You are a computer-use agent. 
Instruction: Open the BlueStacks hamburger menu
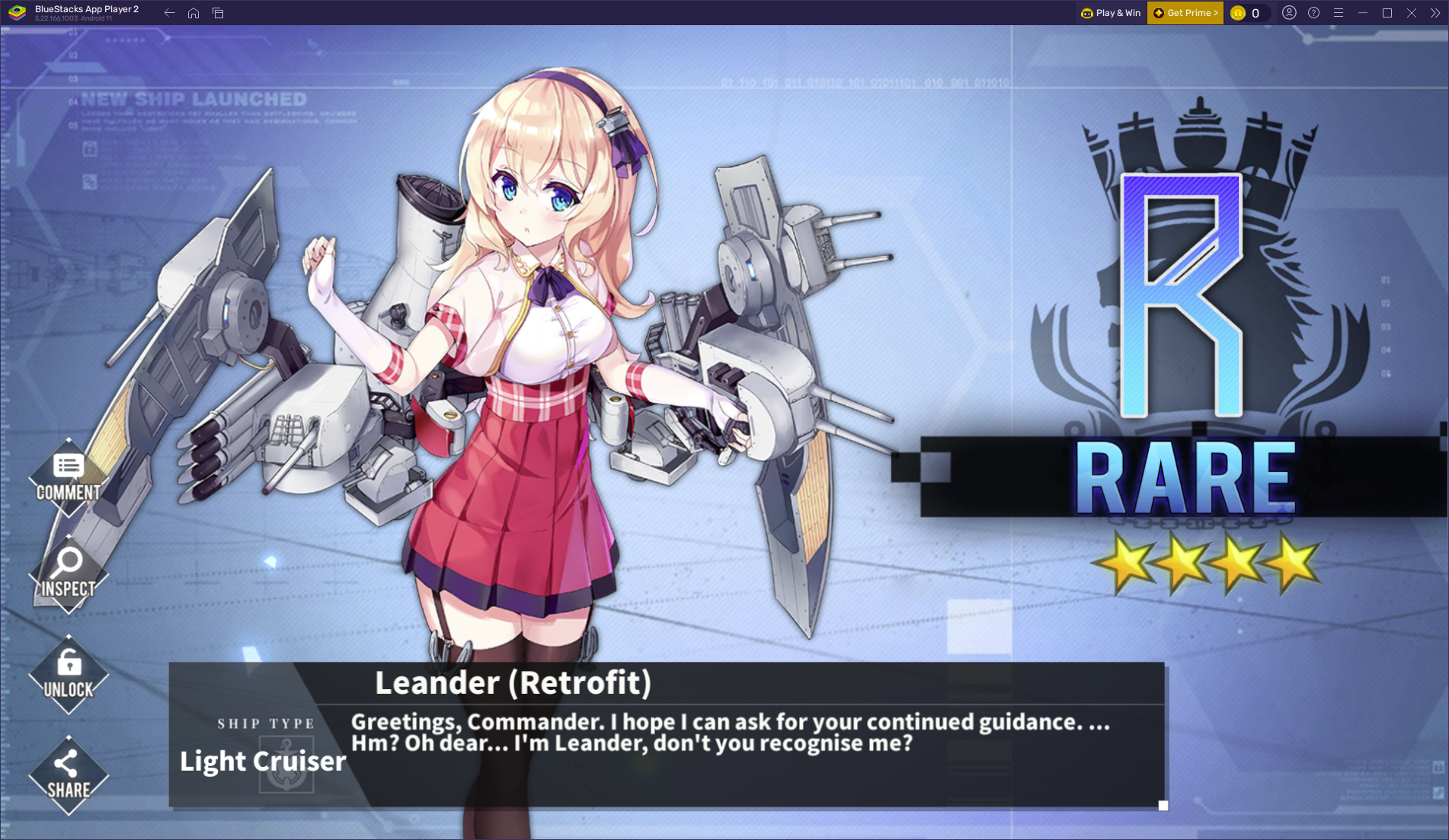tap(1339, 13)
